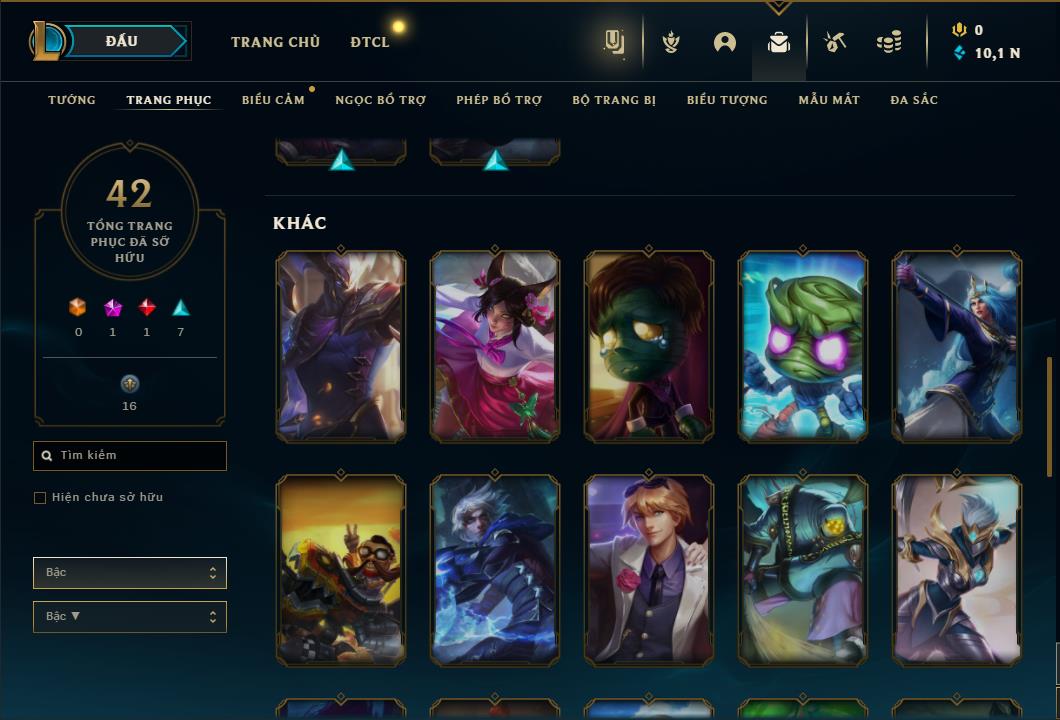Switch to the TƯỚNG tab
Viewport: 1060px width, 720px height.
tap(72, 100)
